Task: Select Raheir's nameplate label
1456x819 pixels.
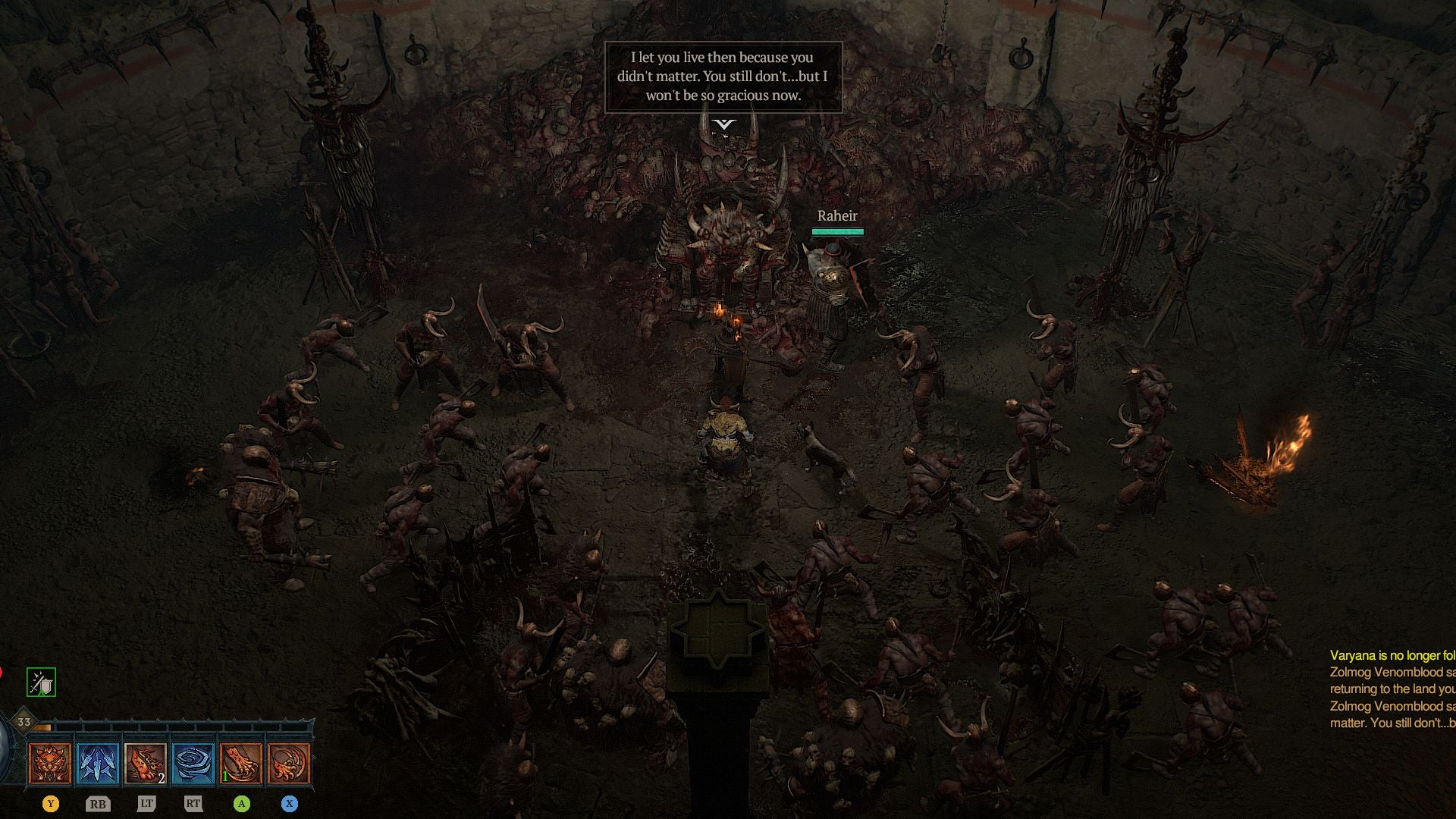Action: coord(836,215)
